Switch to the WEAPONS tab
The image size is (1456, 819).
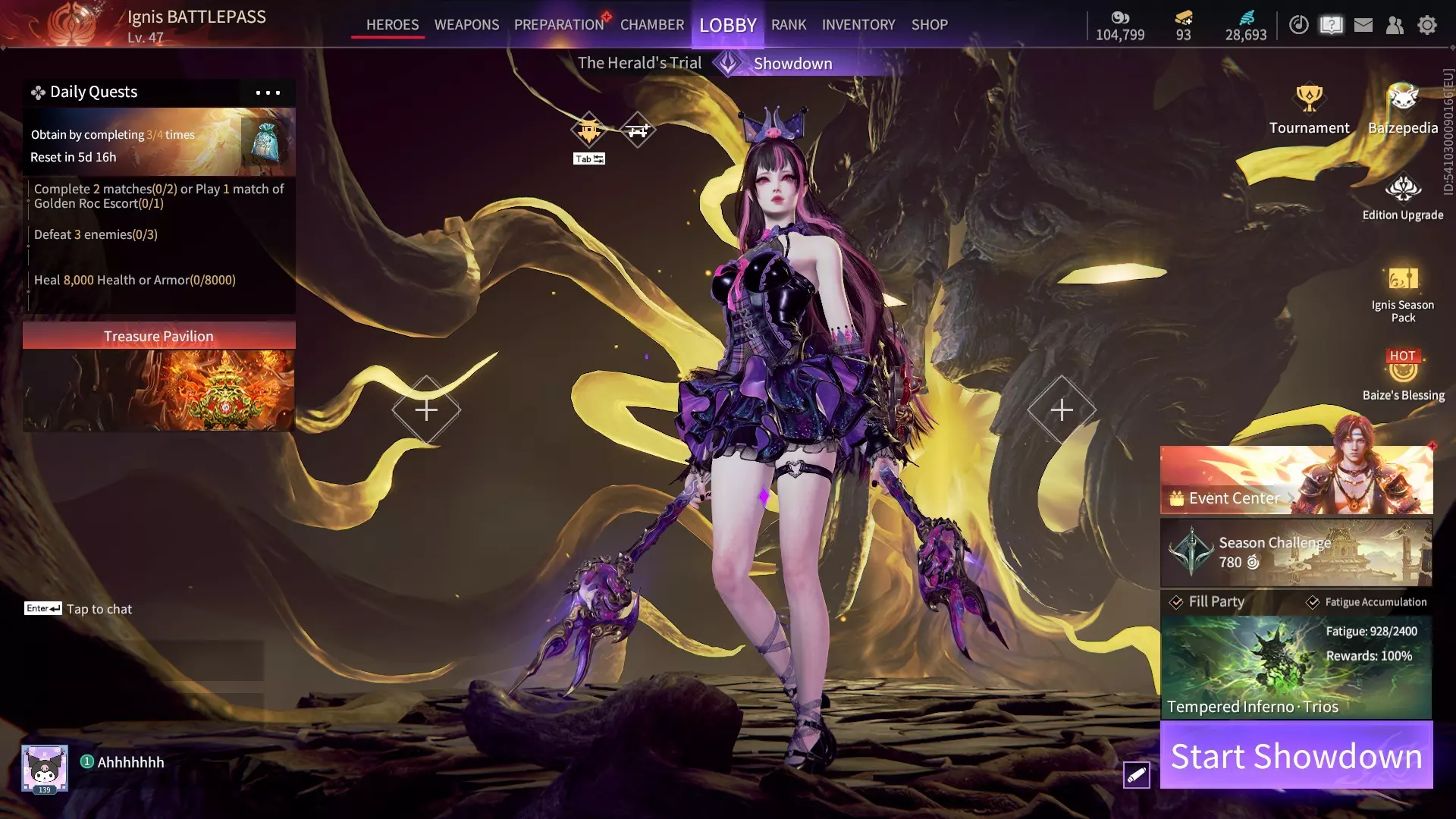(466, 24)
